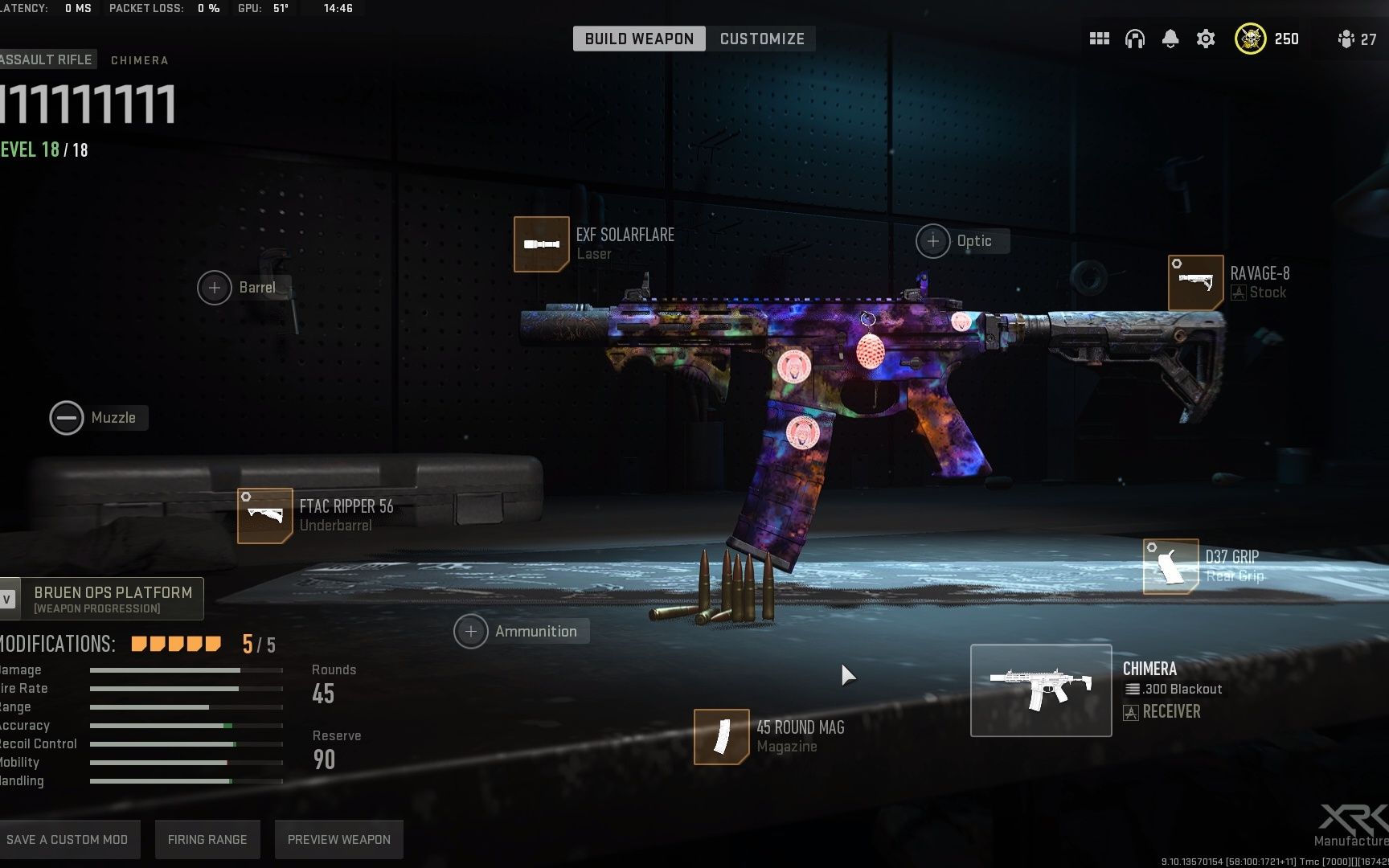Click the Preview Weapon button
This screenshot has width=1389, height=868.
click(339, 839)
